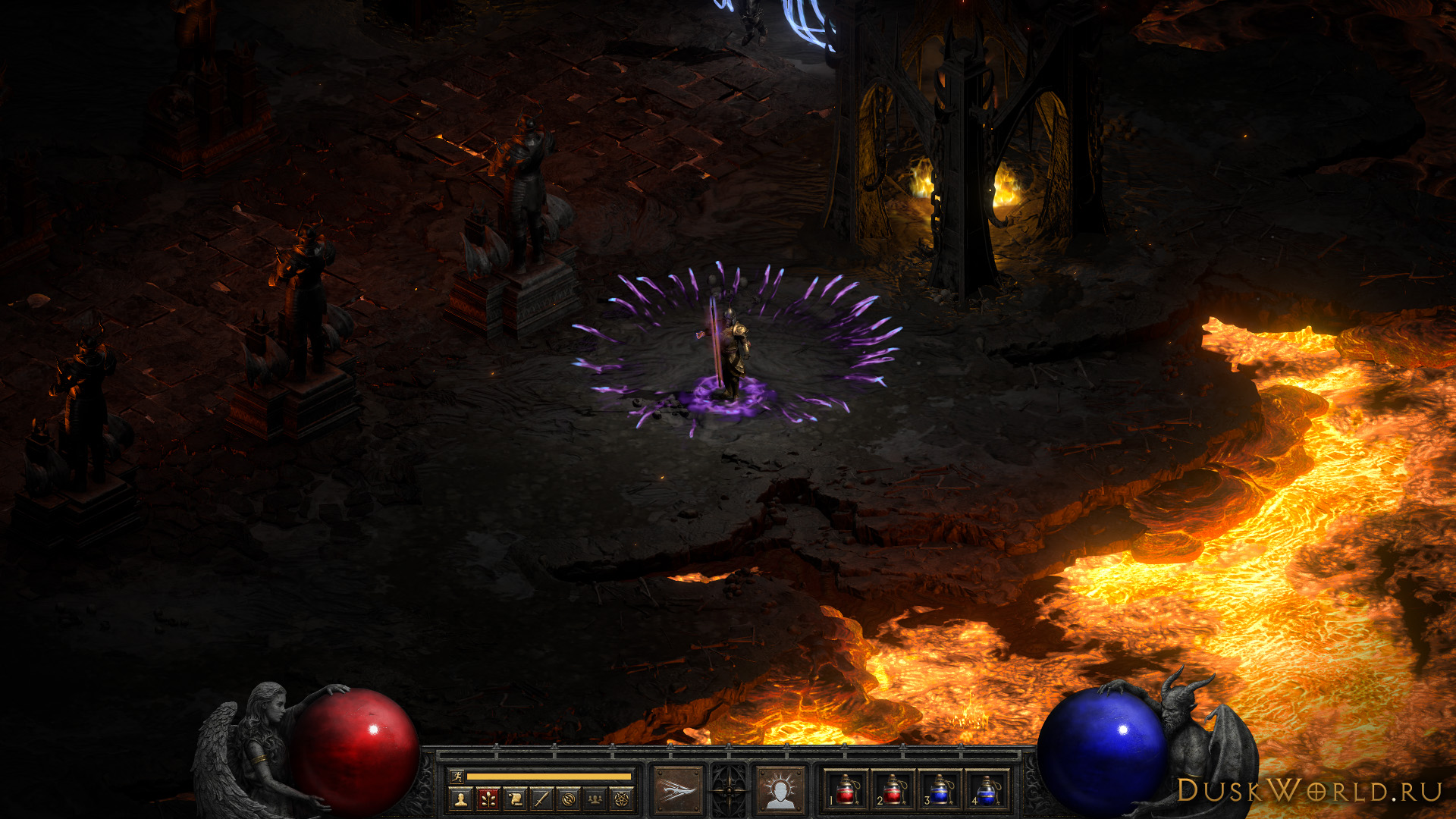This screenshot has height=819, width=1456.
Task: Open the game menu pentagram icon
Action: point(622,798)
